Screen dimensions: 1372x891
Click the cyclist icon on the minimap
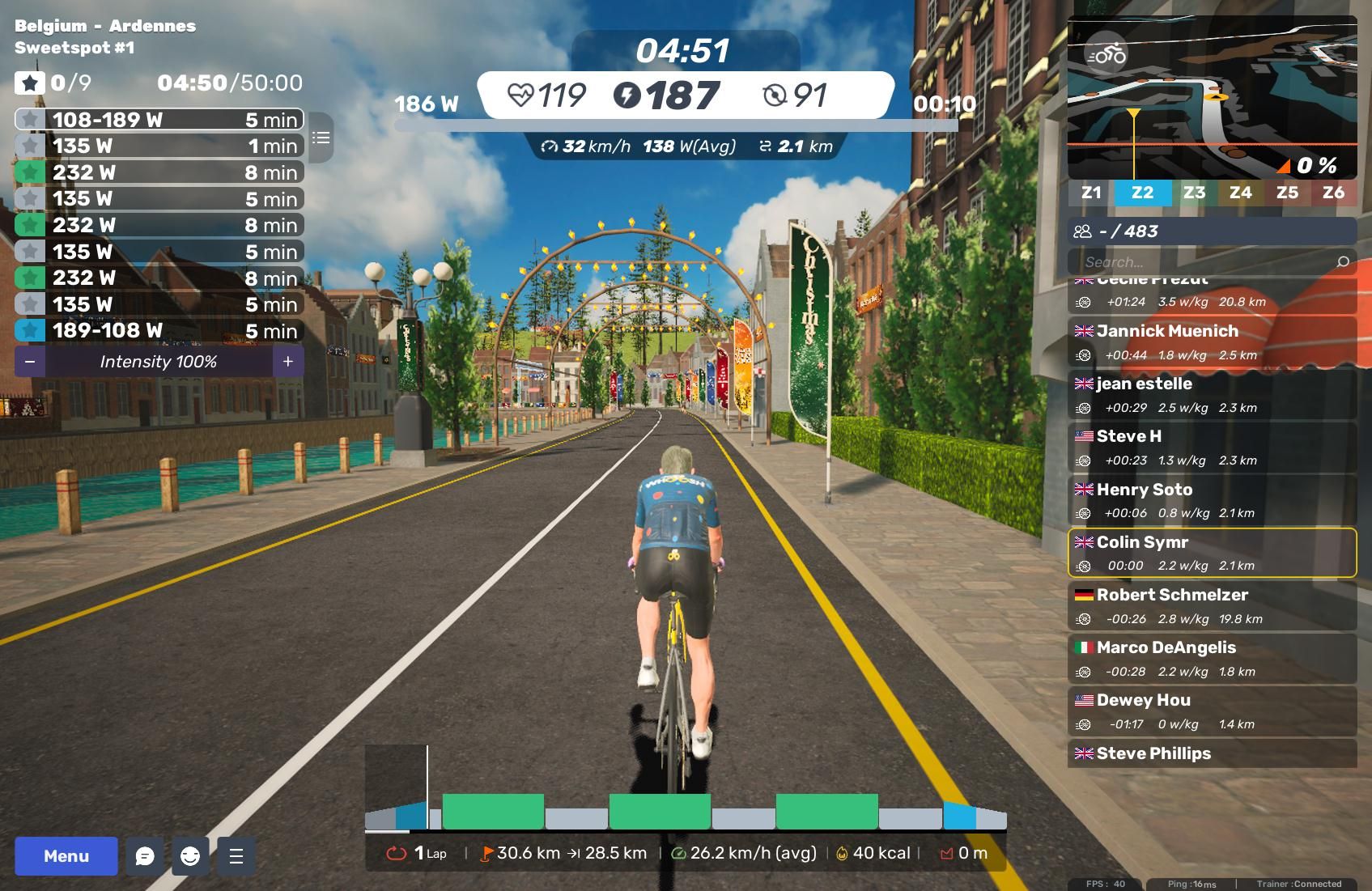coord(1106,54)
